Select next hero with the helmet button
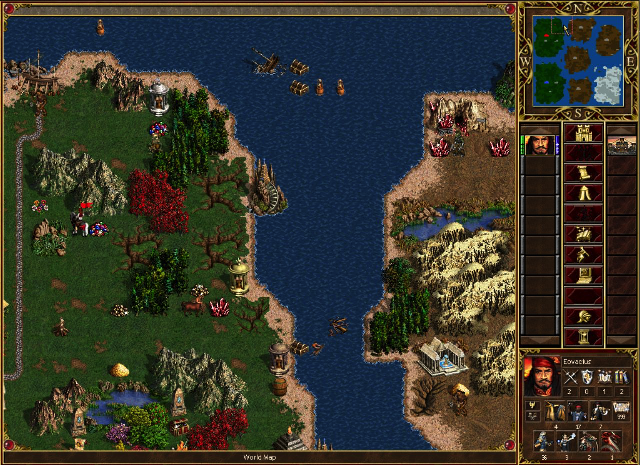 point(583,318)
